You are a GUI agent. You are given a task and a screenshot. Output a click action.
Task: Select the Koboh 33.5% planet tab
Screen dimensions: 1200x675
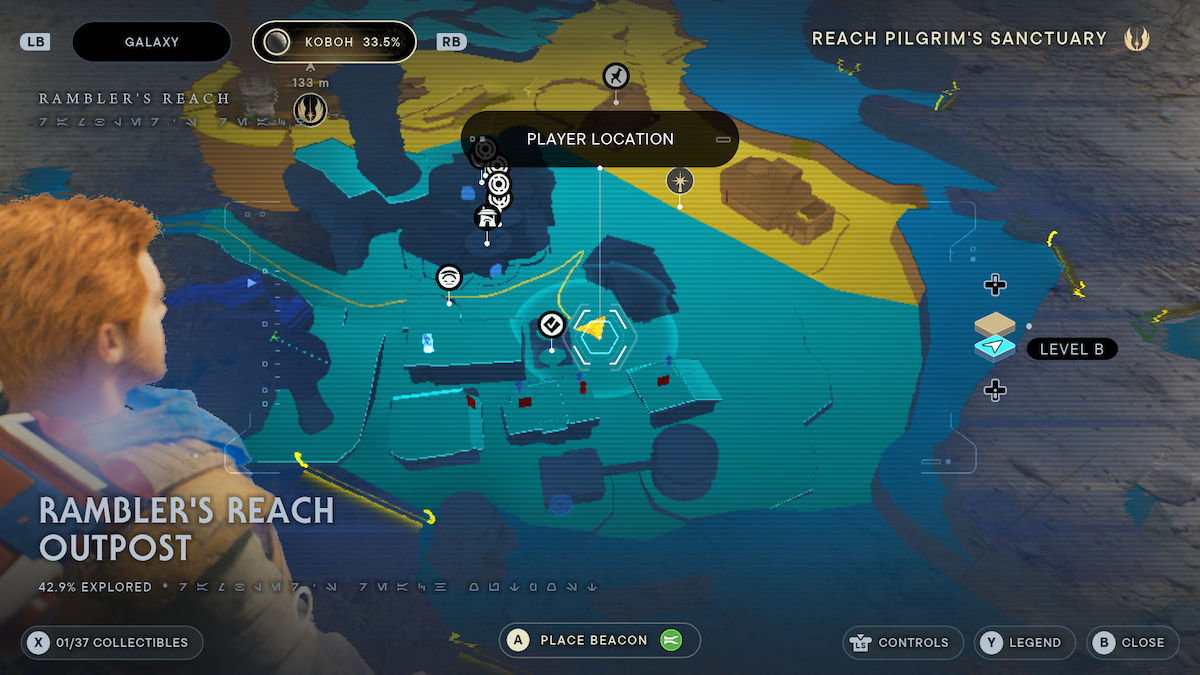(334, 42)
